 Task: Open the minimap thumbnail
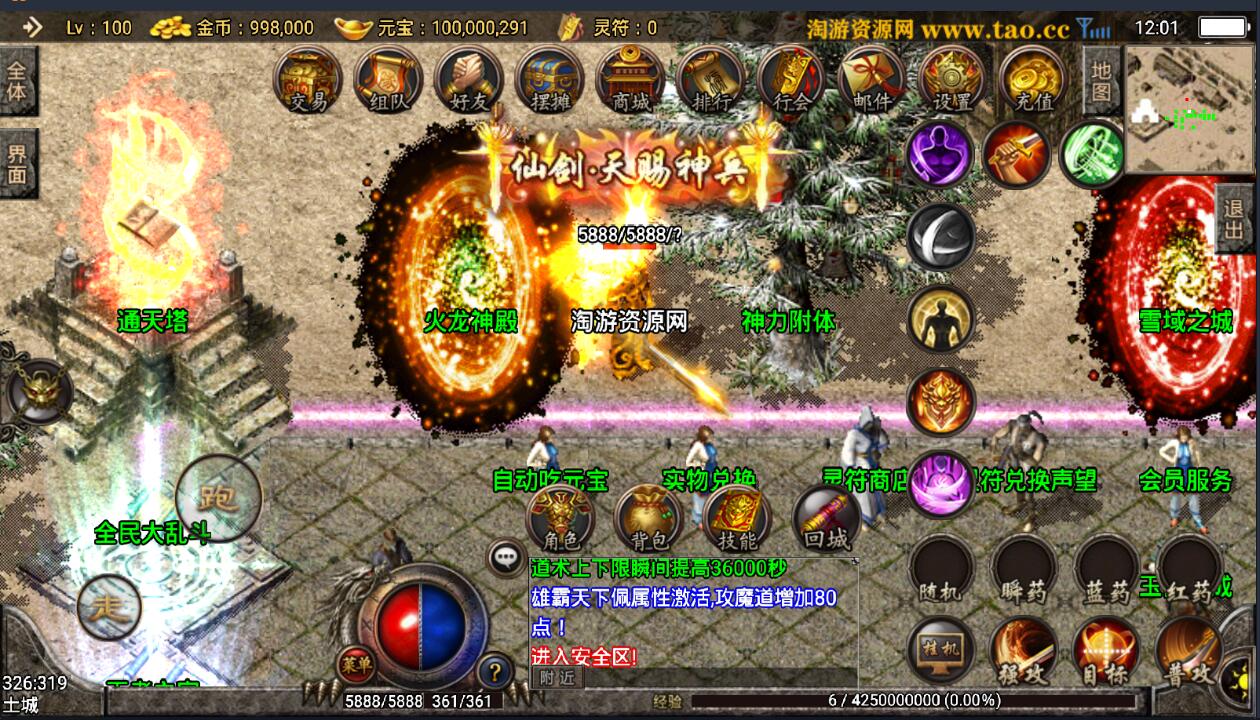(x=1190, y=96)
